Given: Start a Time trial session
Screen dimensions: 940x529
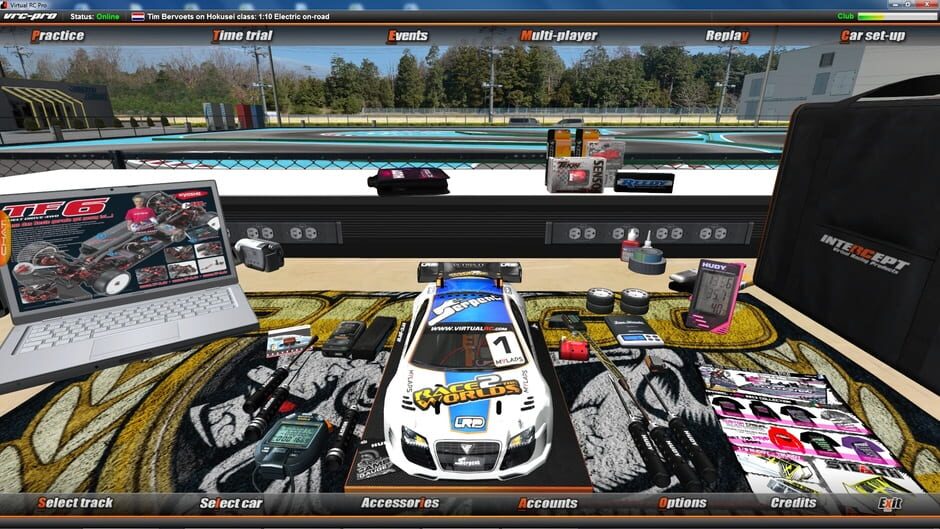Looking at the screenshot, I should pos(241,36).
